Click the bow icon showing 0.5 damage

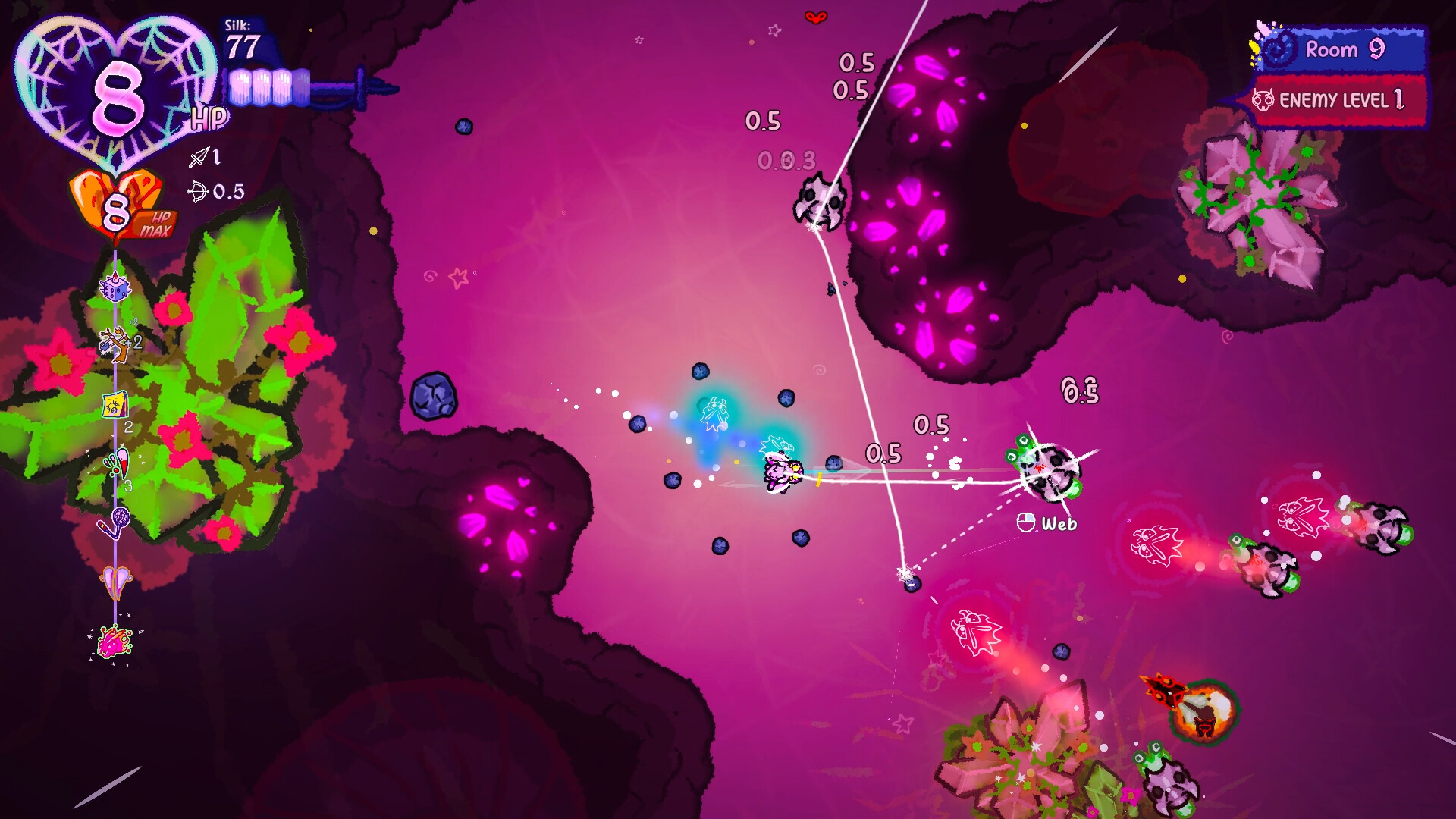tap(199, 191)
